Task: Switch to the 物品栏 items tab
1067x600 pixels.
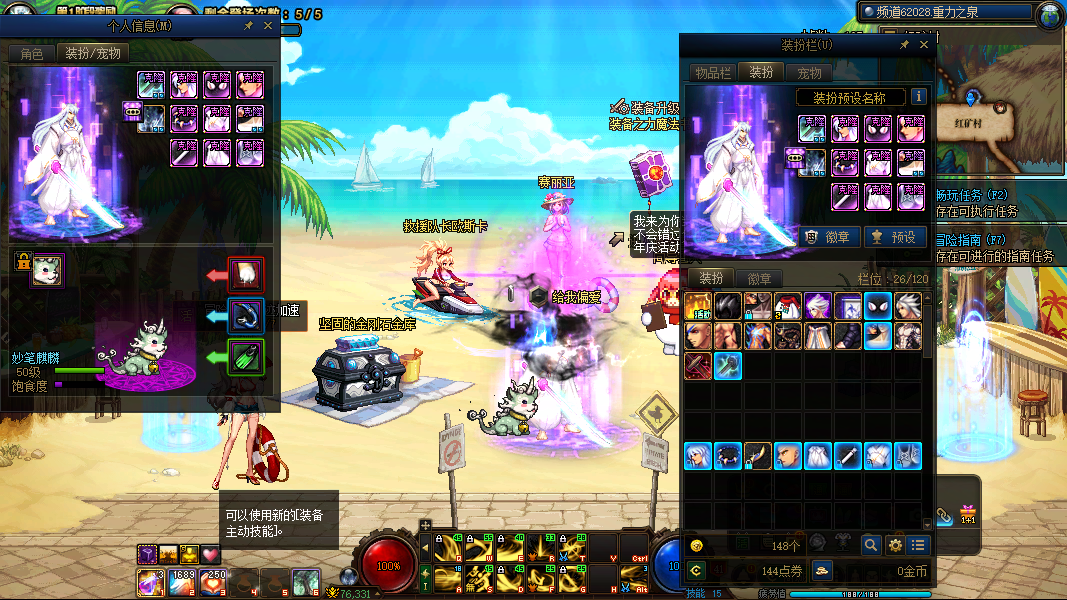Action: tap(713, 73)
